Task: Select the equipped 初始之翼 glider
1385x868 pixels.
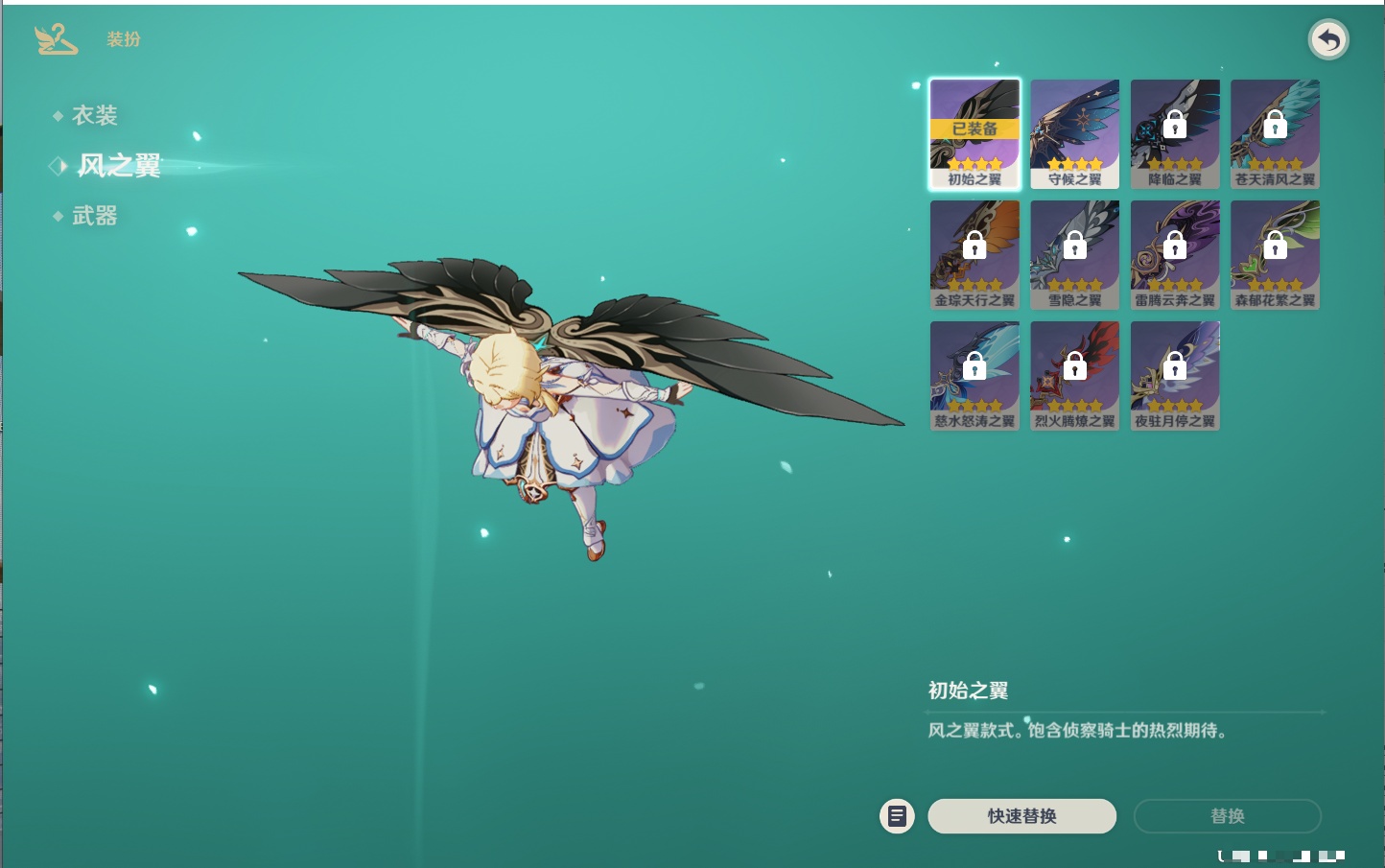Action: [974, 133]
